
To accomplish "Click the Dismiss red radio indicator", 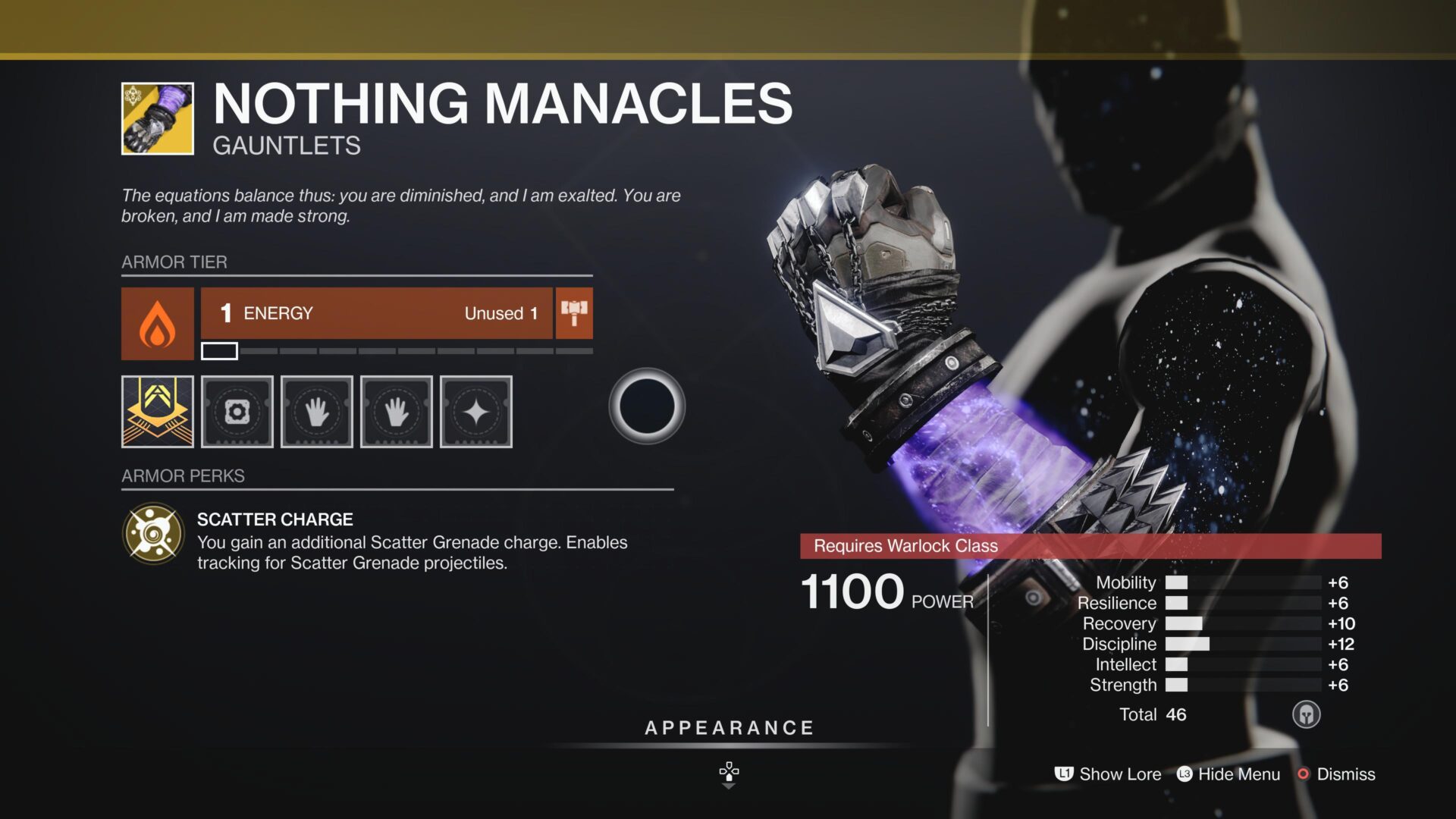I will click(1304, 774).
